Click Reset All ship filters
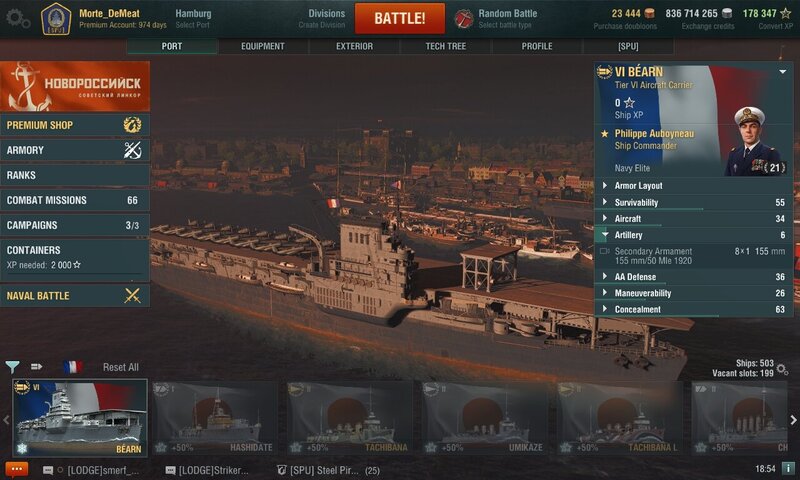Image resolution: width=800 pixels, height=480 pixels. (121, 367)
